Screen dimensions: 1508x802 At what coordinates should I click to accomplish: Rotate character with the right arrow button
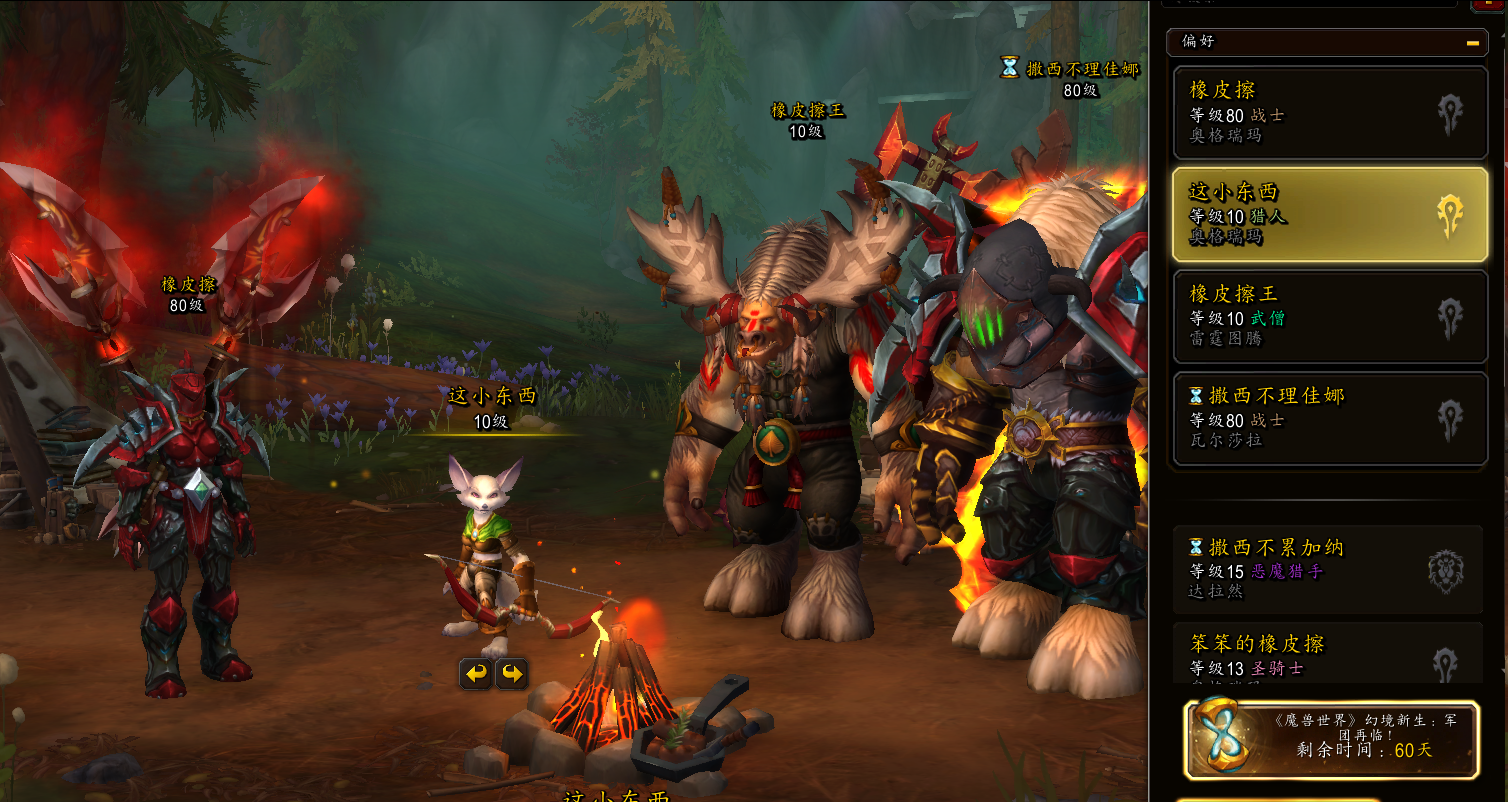tap(511, 674)
